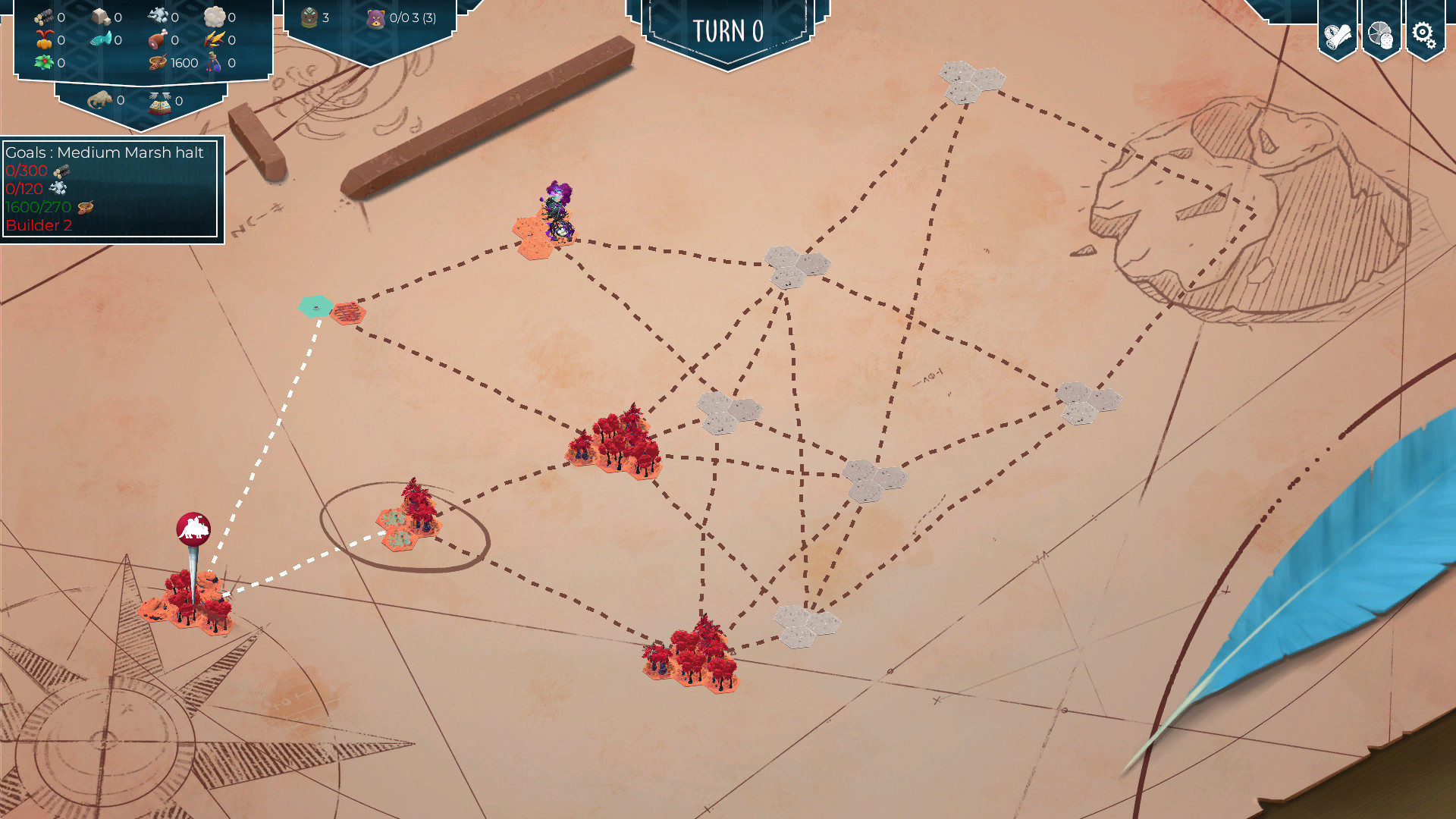Open the settings gear menu
The width and height of the screenshot is (1456, 819).
coord(1424,34)
